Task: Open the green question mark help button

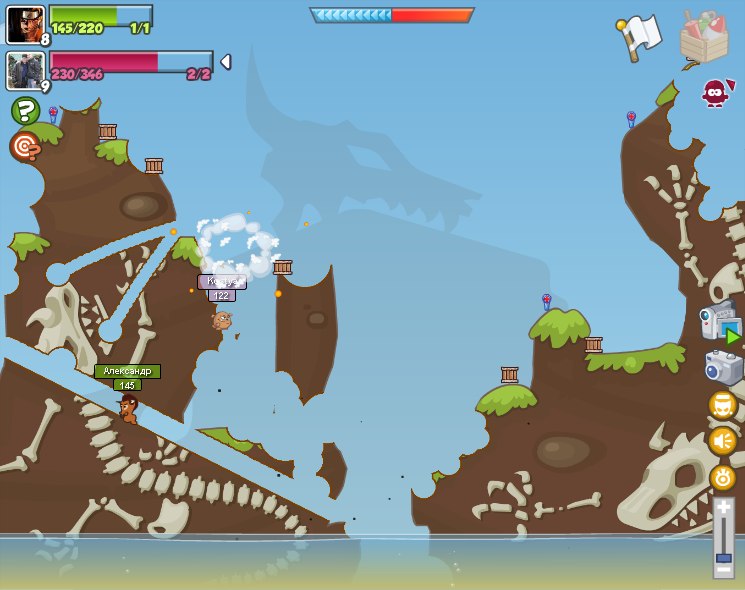Action: coord(25,110)
